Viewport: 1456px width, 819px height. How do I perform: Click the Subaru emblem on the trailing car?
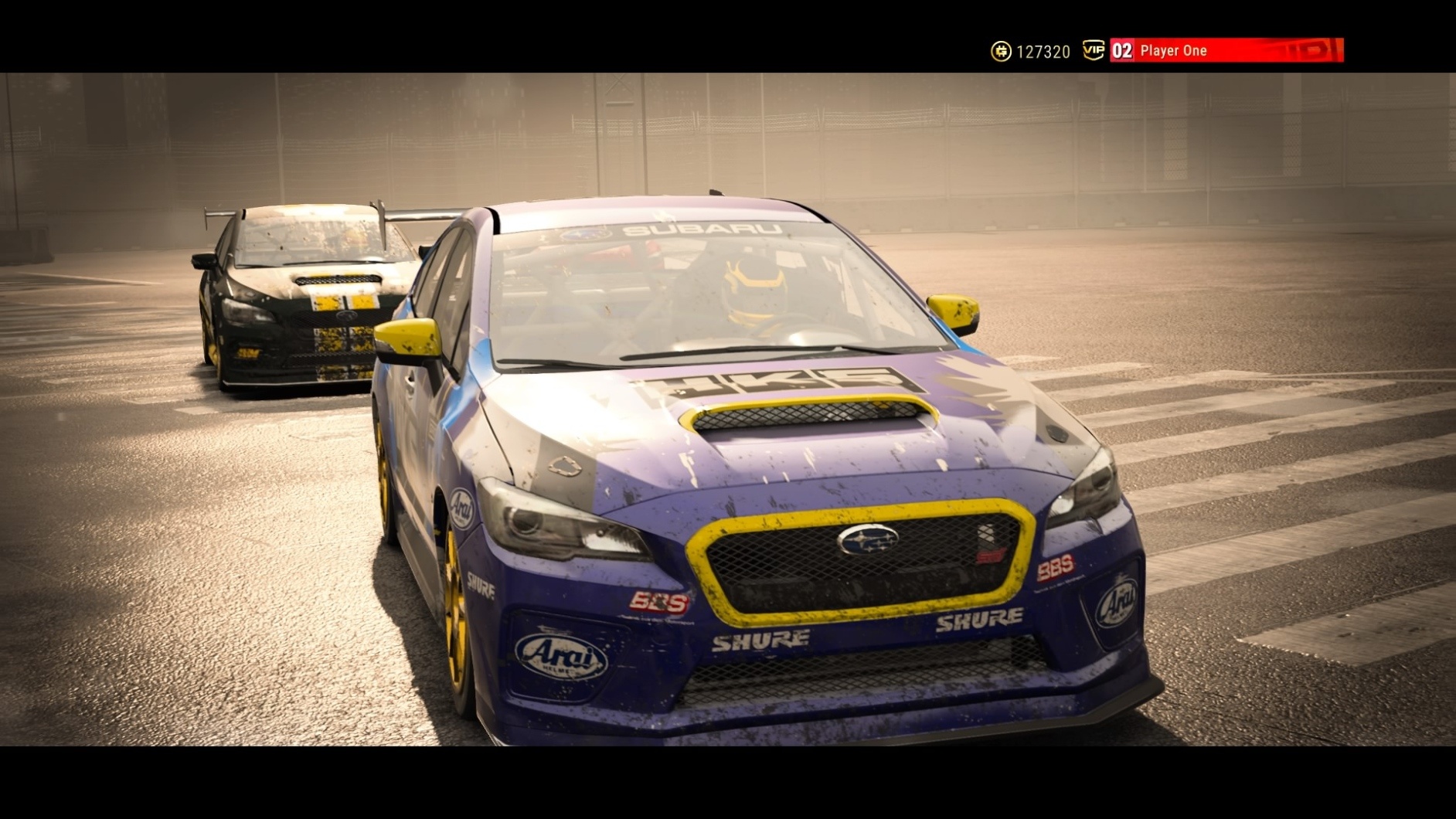(x=345, y=316)
